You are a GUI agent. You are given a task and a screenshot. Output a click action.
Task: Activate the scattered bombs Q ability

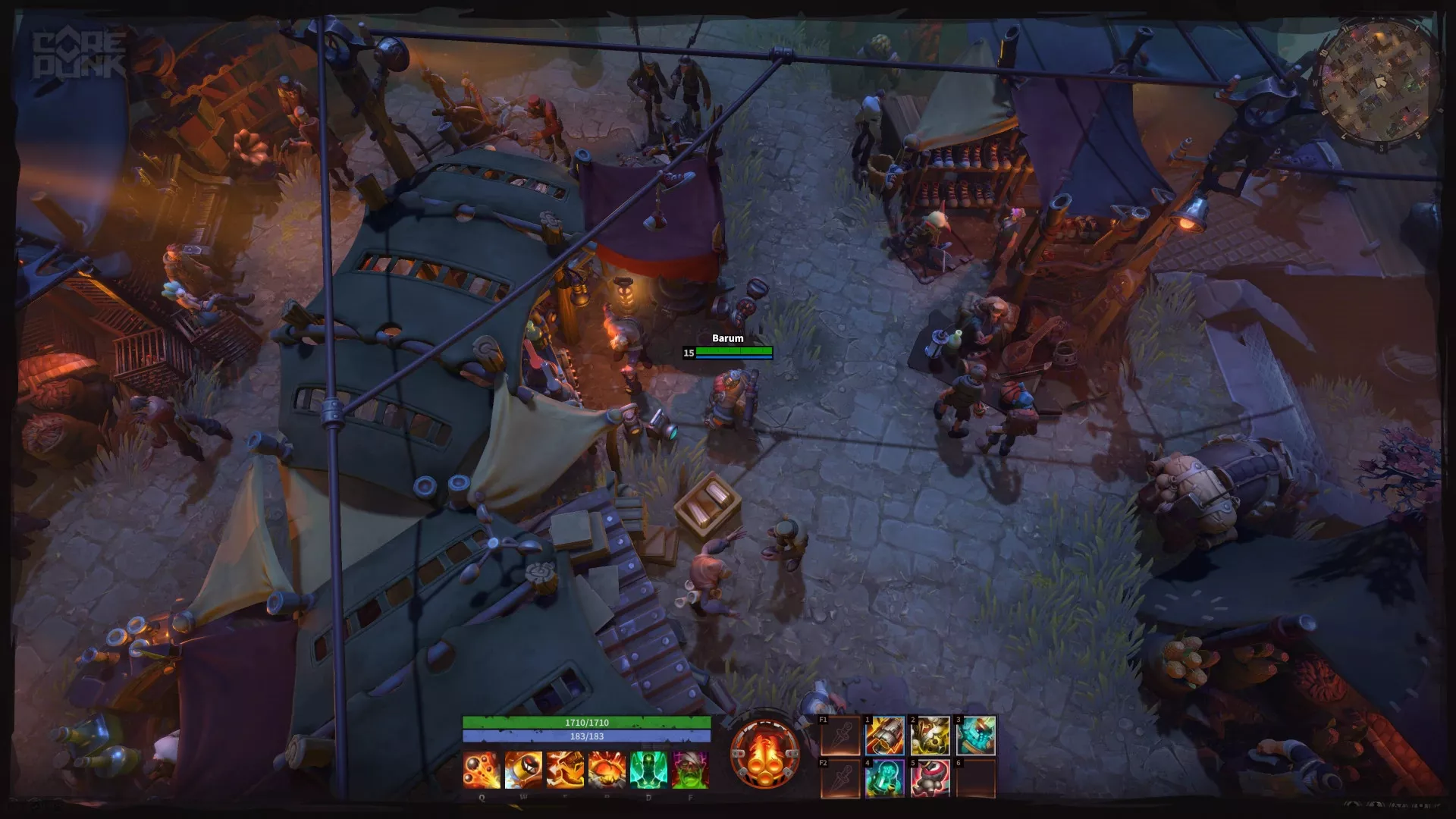482,770
